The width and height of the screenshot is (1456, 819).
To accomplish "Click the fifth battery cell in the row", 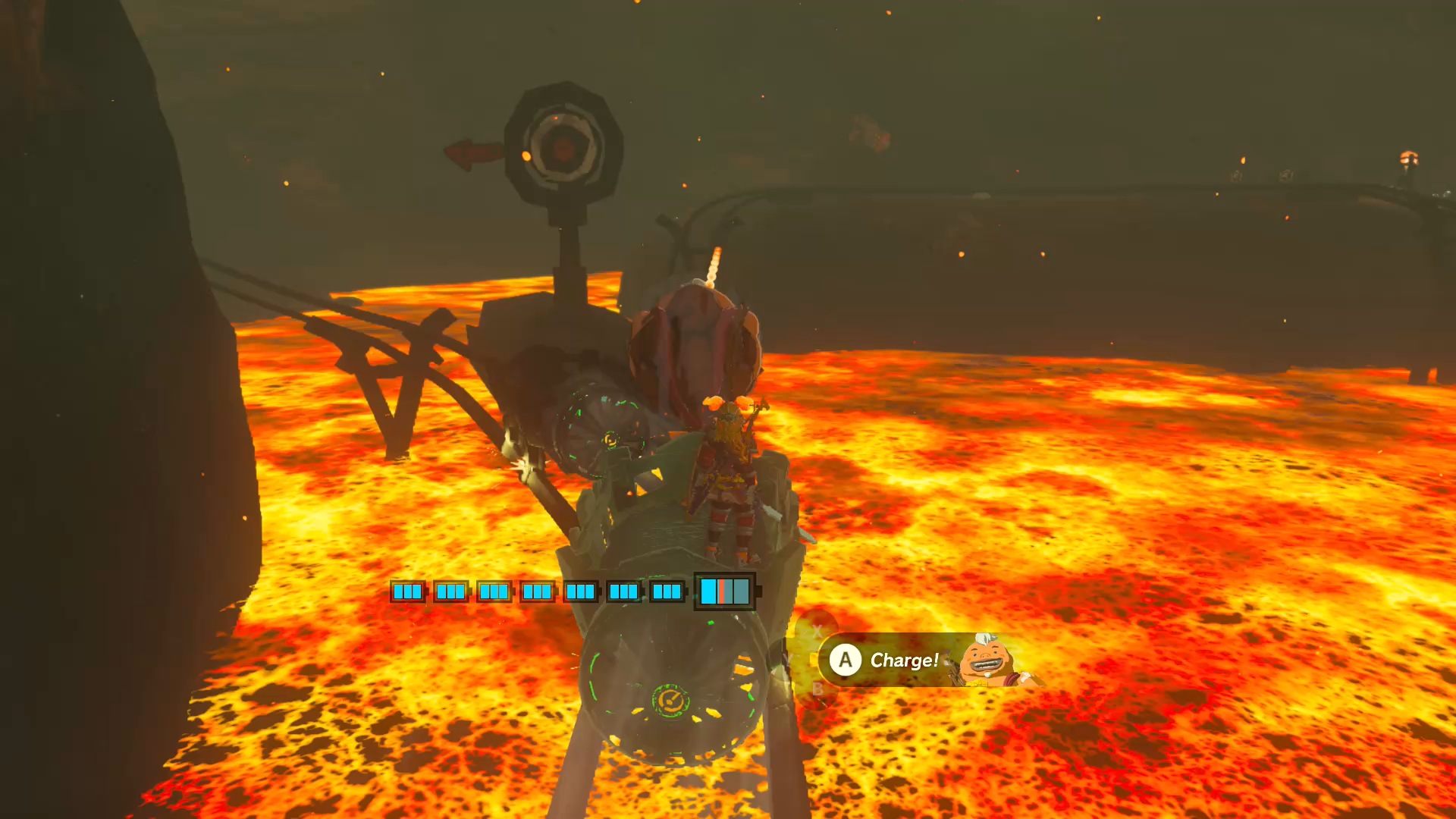I will click(581, 591).
